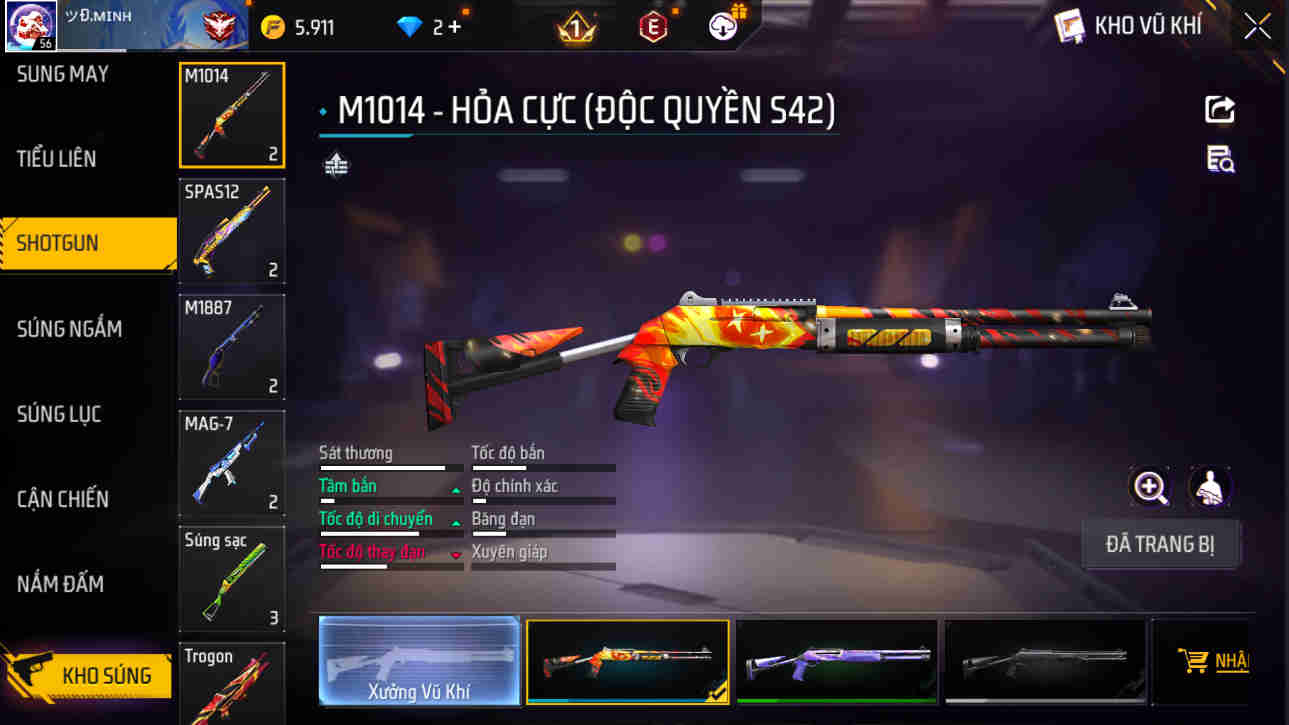Click the ĐÃ TRANG BỊ button
This screenshot has height=725, width=1289.
coord(1161,543)
